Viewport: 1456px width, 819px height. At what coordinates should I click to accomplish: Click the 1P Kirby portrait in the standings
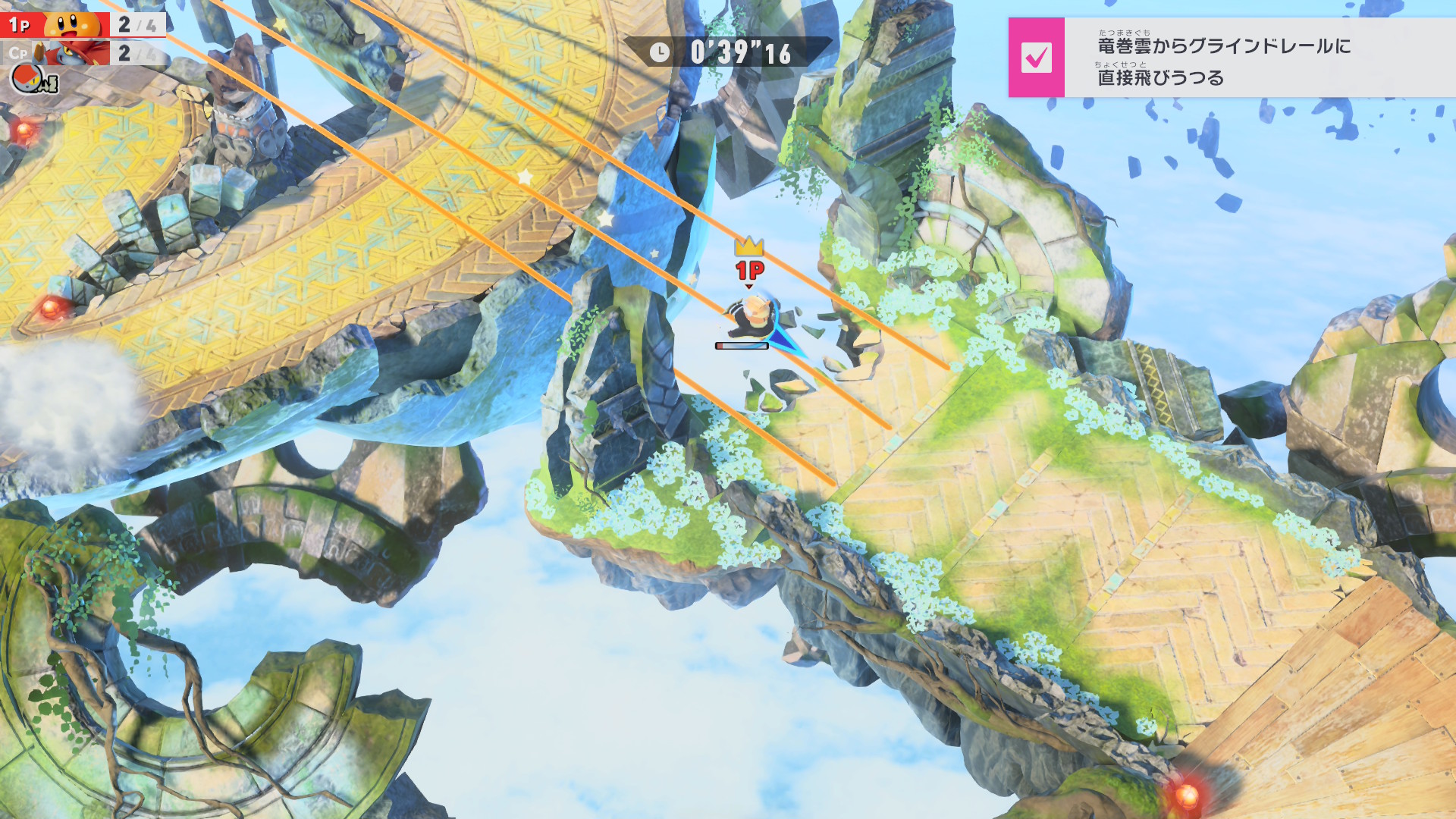coord(74,24)
